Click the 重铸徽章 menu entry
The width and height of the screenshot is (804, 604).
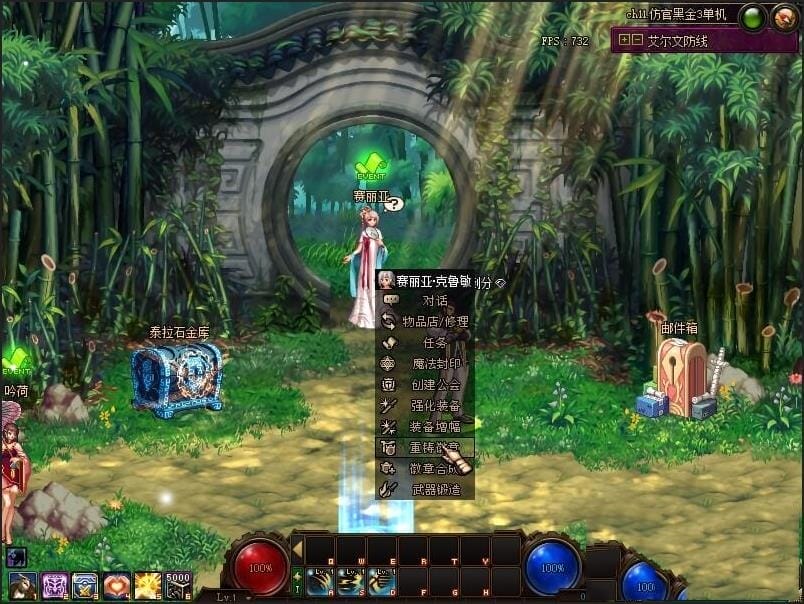point(434,448)
